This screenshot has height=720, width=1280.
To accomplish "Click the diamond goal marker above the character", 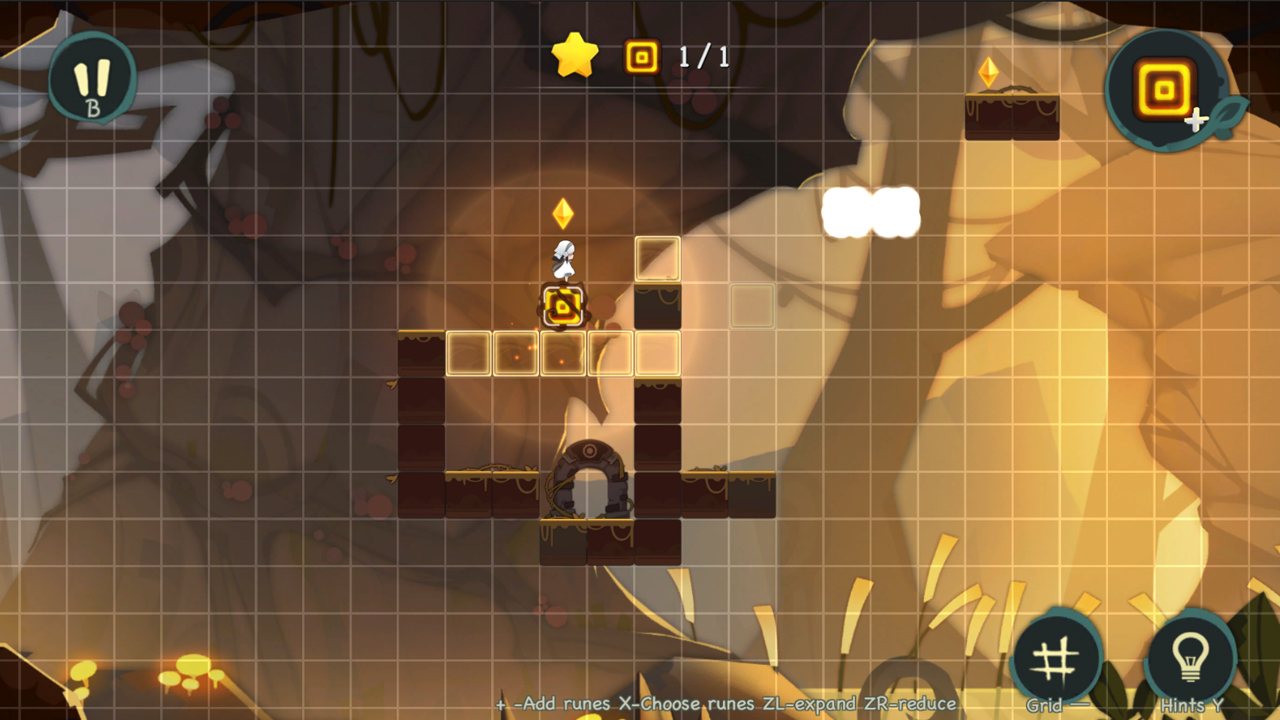I will click(562, 213).
